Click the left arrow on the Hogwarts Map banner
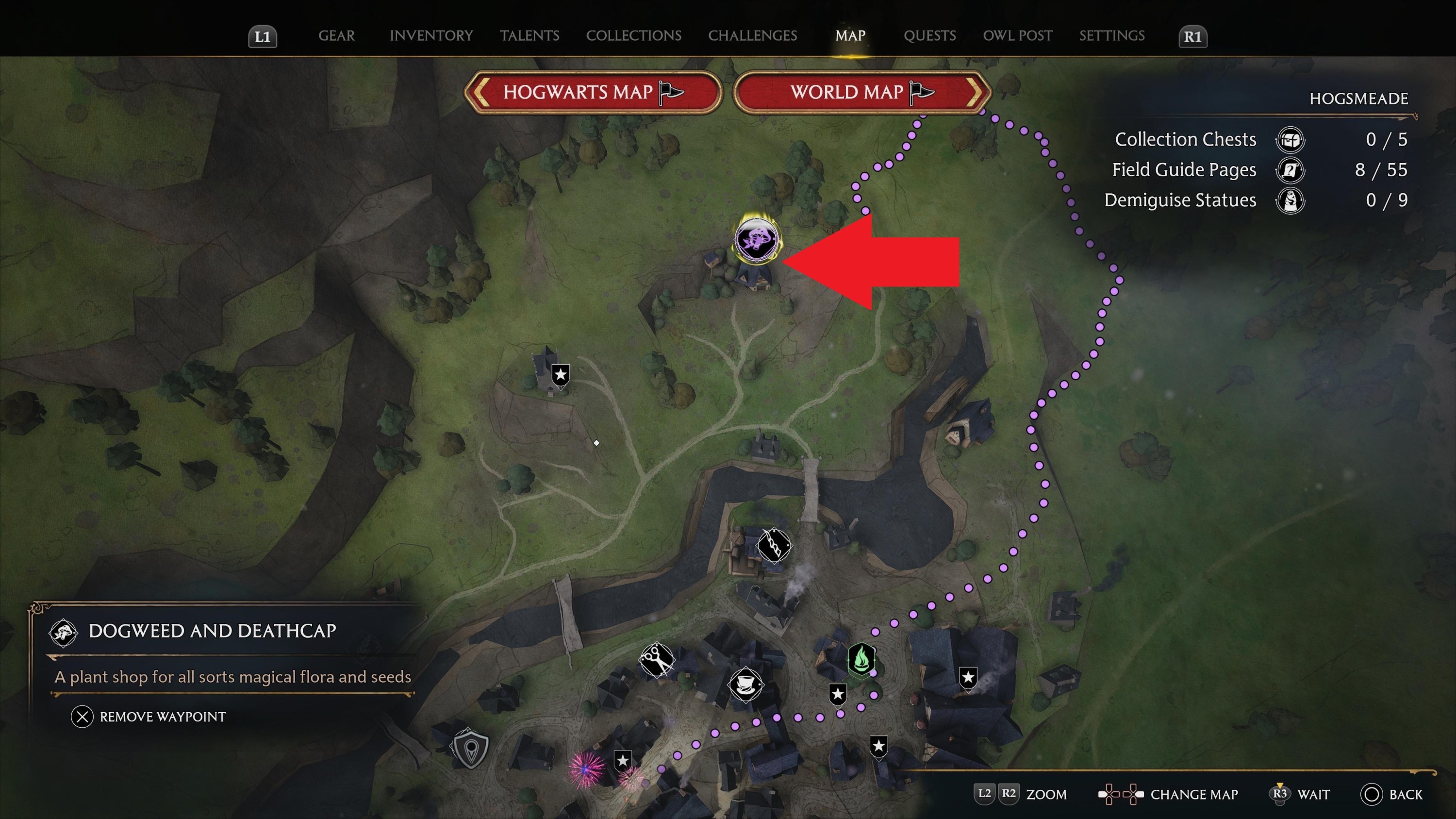 481,93
